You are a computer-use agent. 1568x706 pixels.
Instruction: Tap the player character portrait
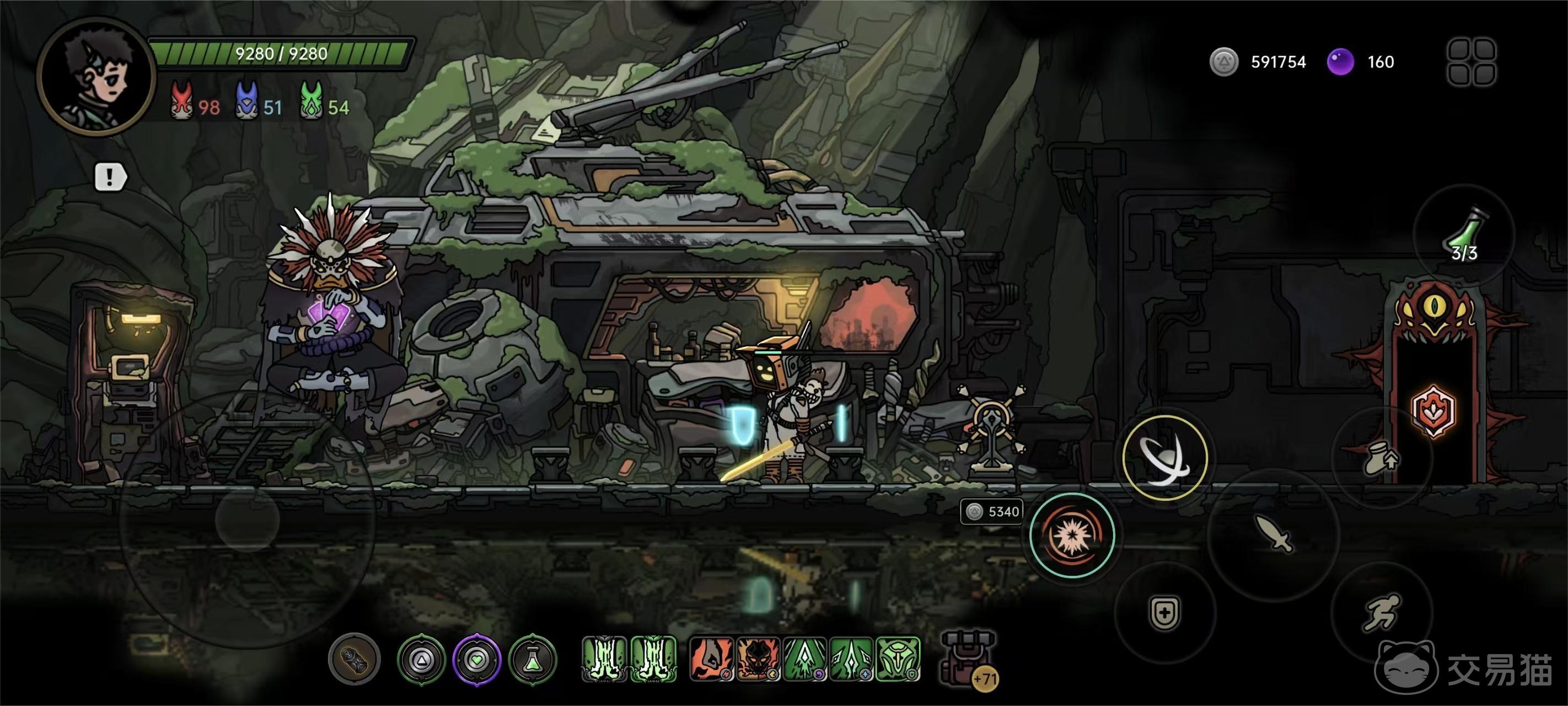[x=96, y=76]
